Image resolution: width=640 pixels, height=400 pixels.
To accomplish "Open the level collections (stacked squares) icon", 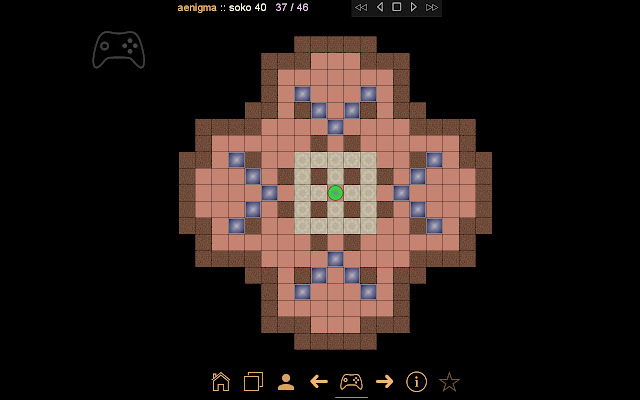I will [x=253, y=381].
